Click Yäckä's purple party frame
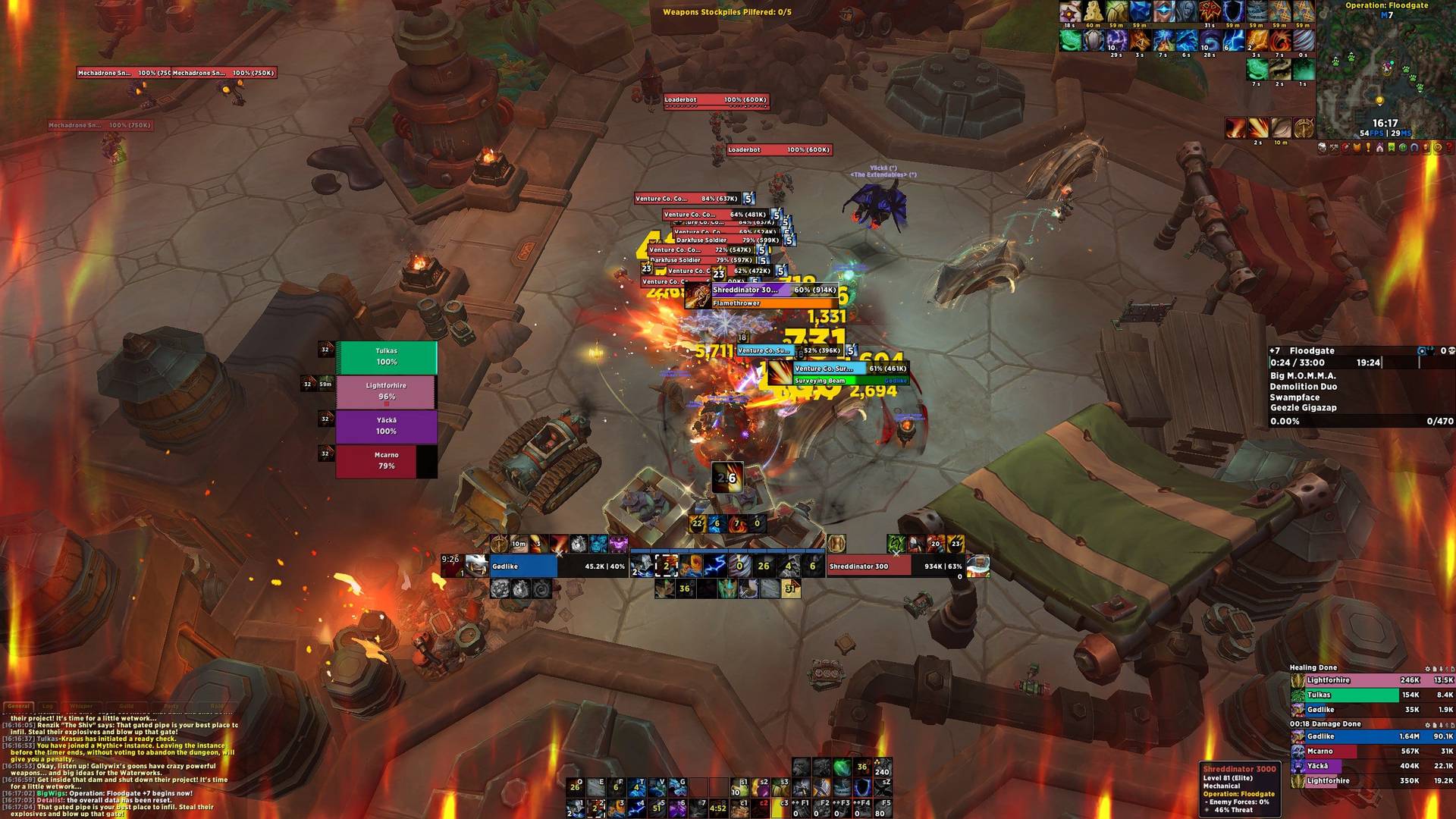This screenshot has width=1456, height=819. pyautogui.click(x=386, y=426)
